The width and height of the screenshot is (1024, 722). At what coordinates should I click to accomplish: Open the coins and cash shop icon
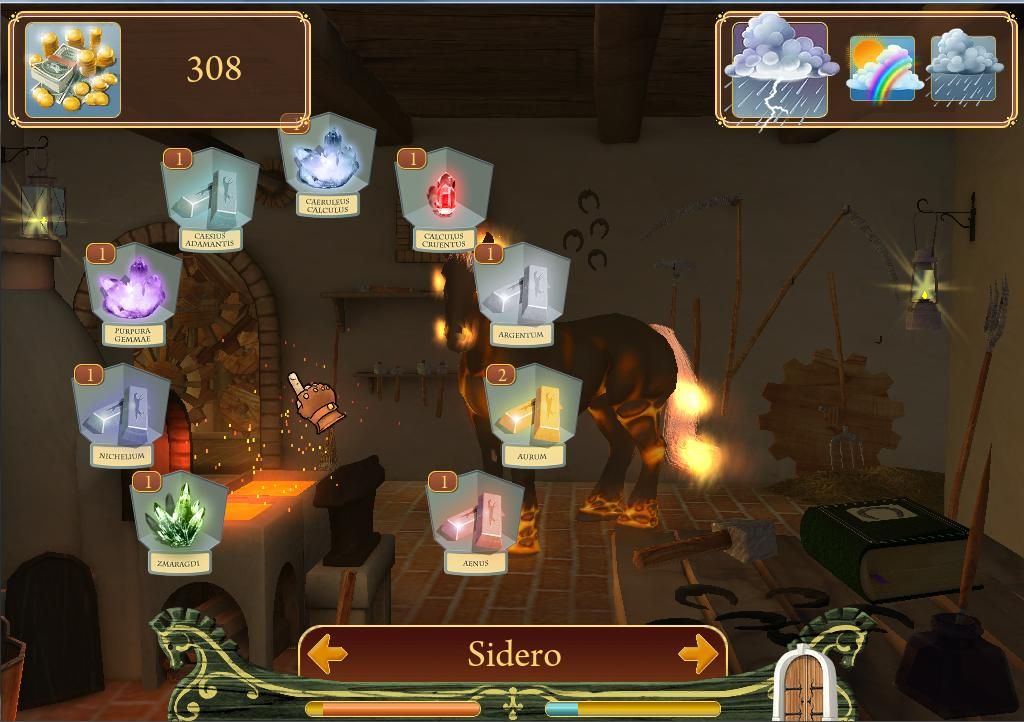point(73,70)
